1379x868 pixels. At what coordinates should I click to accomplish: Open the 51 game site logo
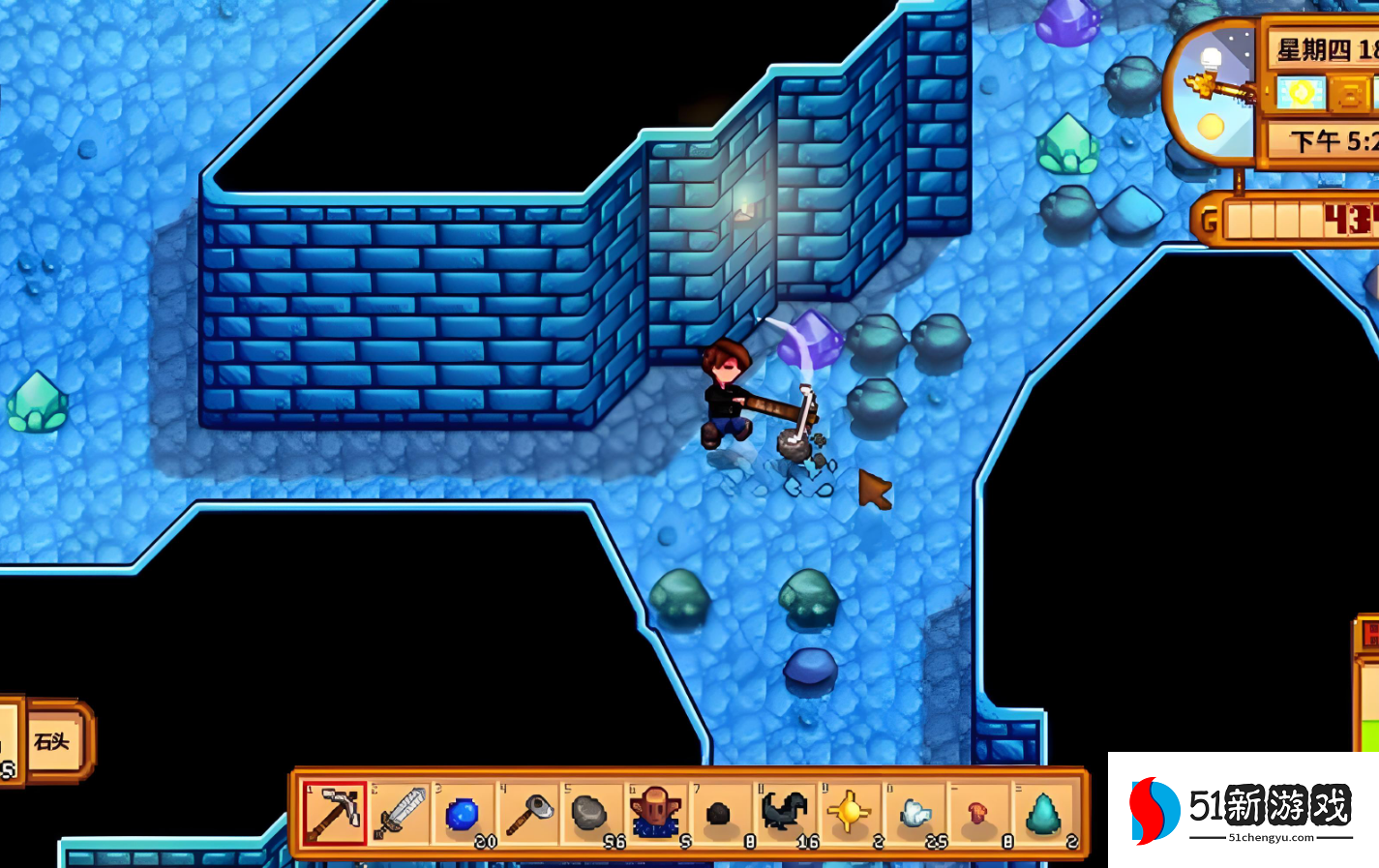1243,810
